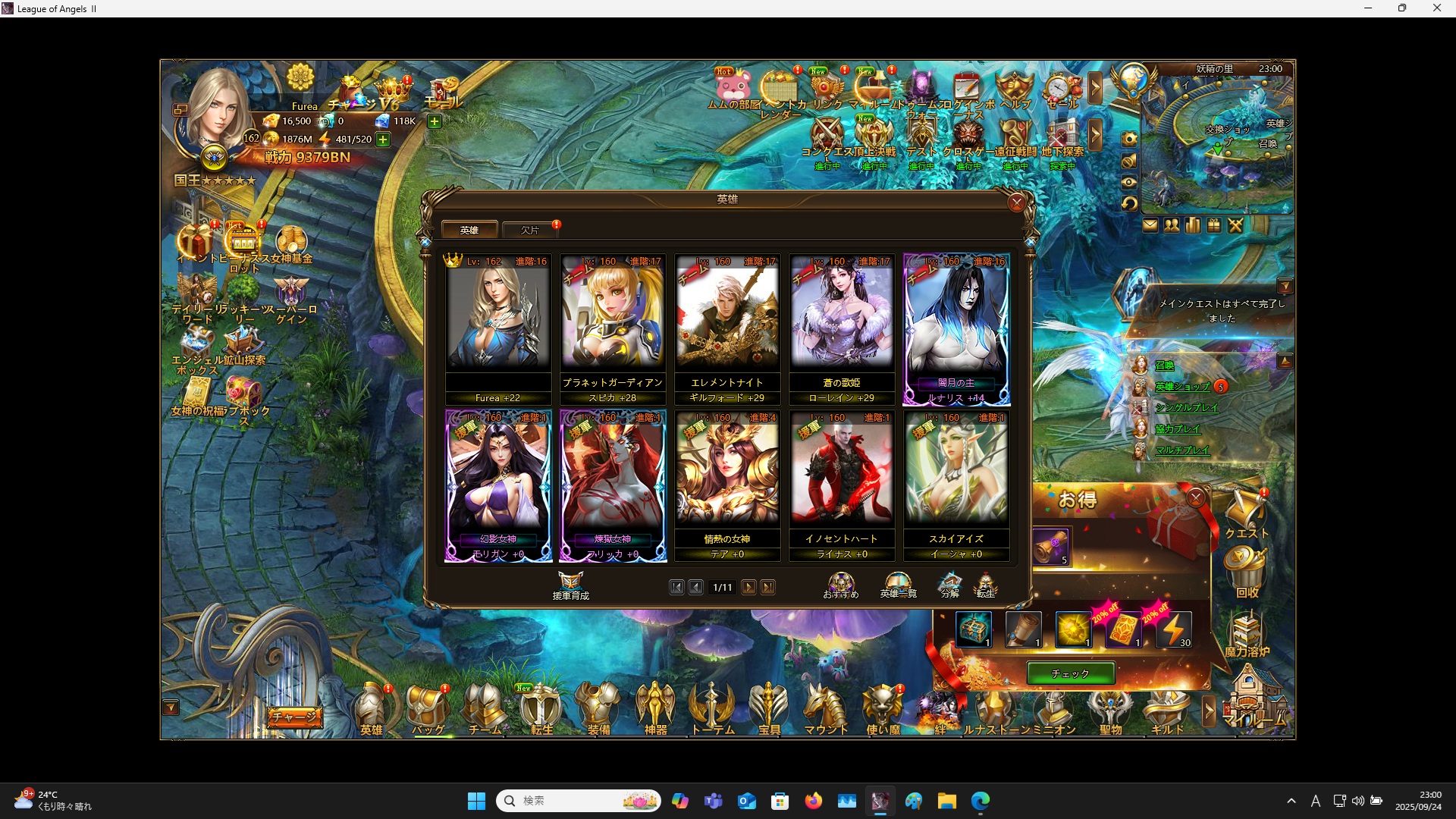Collapse the quest tracker with the up arrow
Viewport: 1456px width, 819px height.
(x=1287, y=359)
